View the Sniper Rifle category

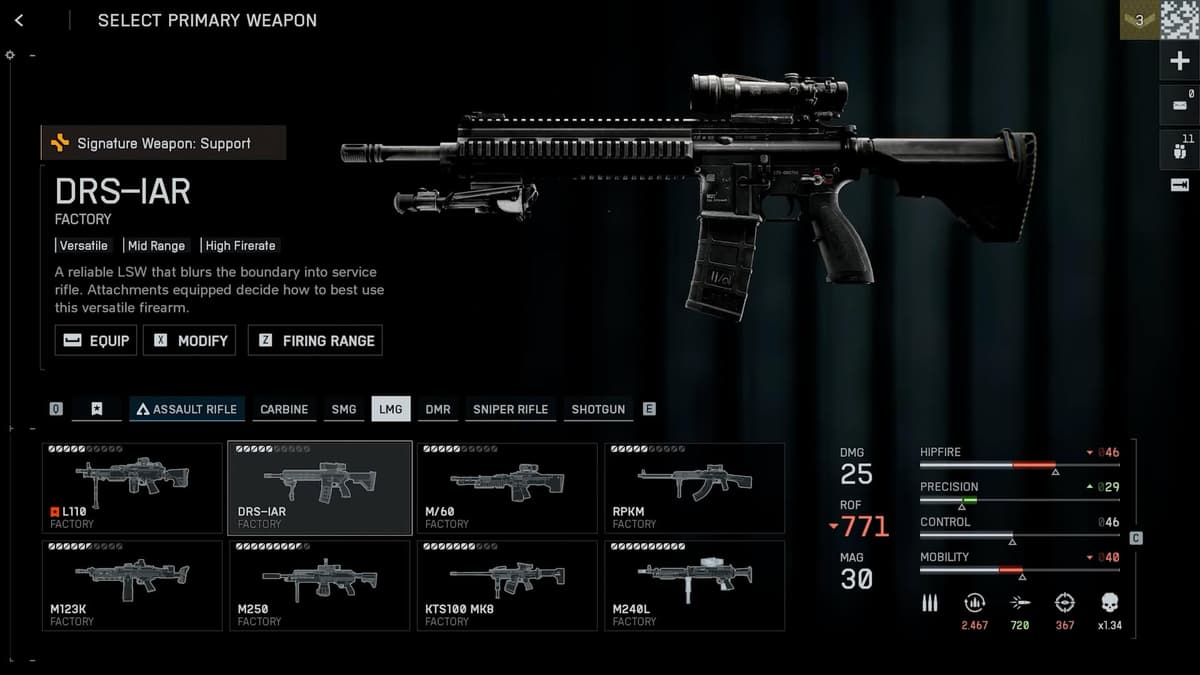tap(510, 409)
